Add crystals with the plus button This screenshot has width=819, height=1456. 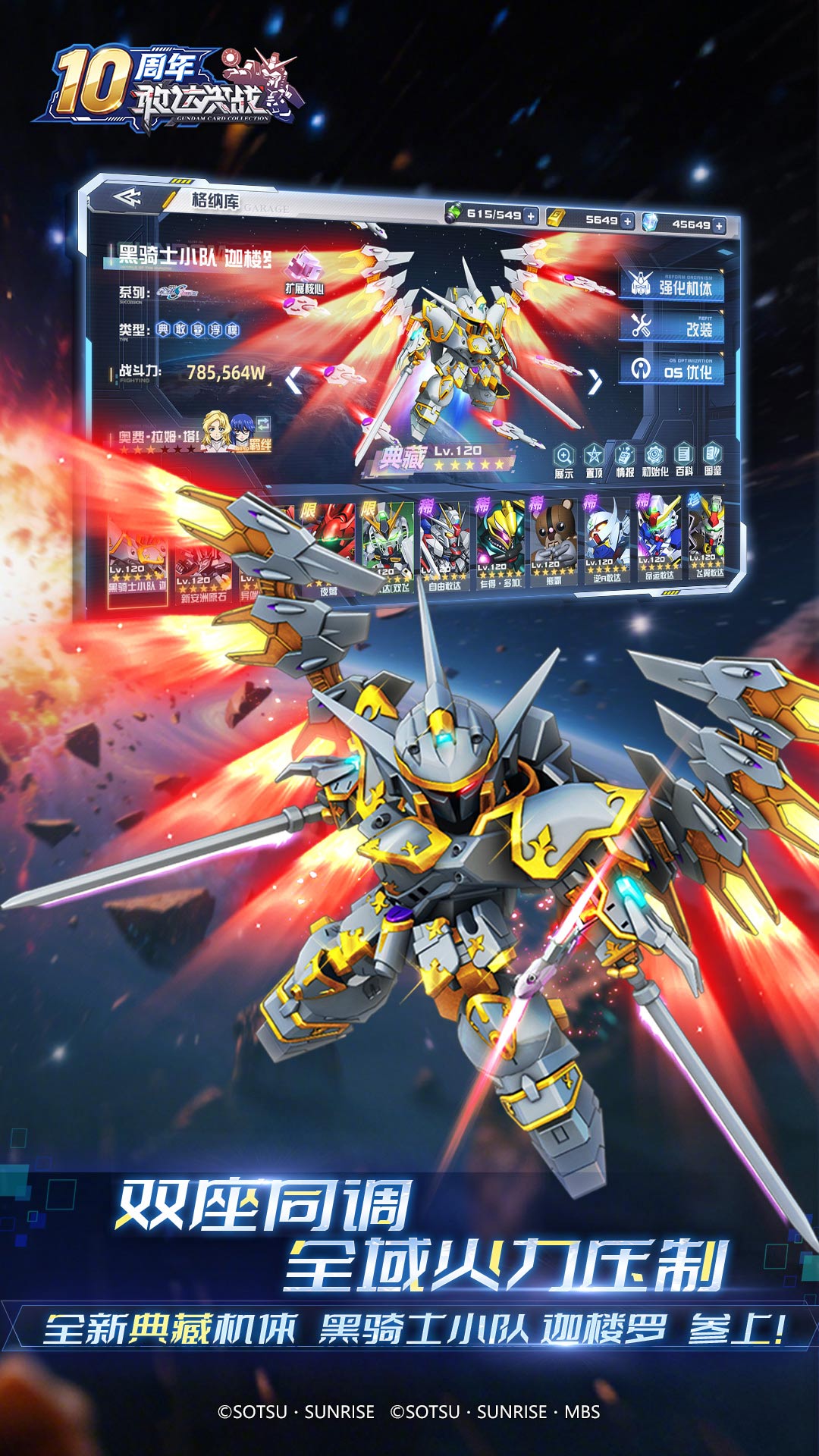pyautogui.click(x=719, y=225)
